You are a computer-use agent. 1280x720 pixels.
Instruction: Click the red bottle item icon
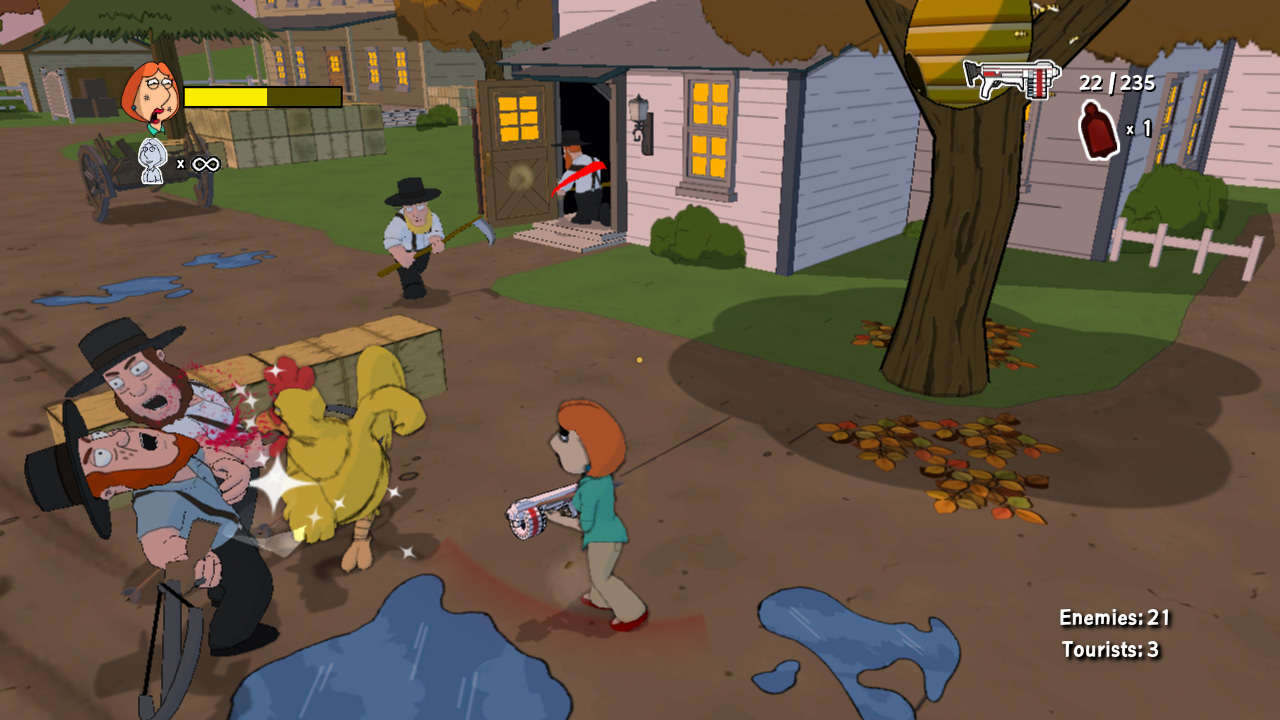tap(1099, 130)
